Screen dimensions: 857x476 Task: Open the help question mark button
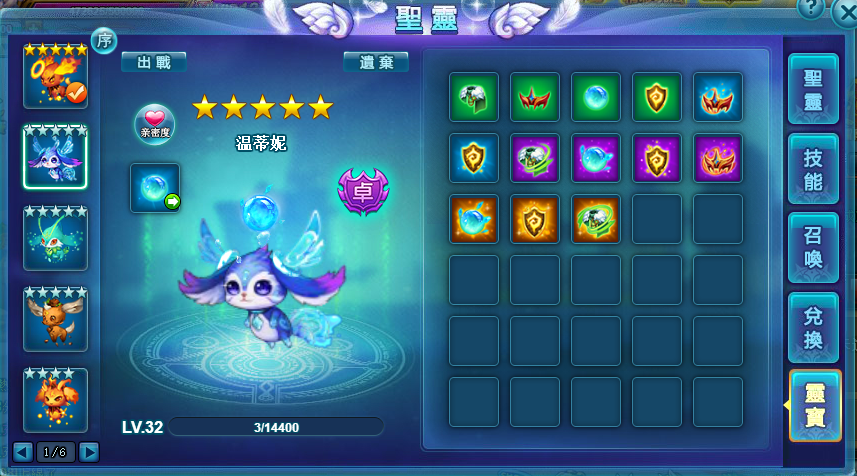click(811, 8)
